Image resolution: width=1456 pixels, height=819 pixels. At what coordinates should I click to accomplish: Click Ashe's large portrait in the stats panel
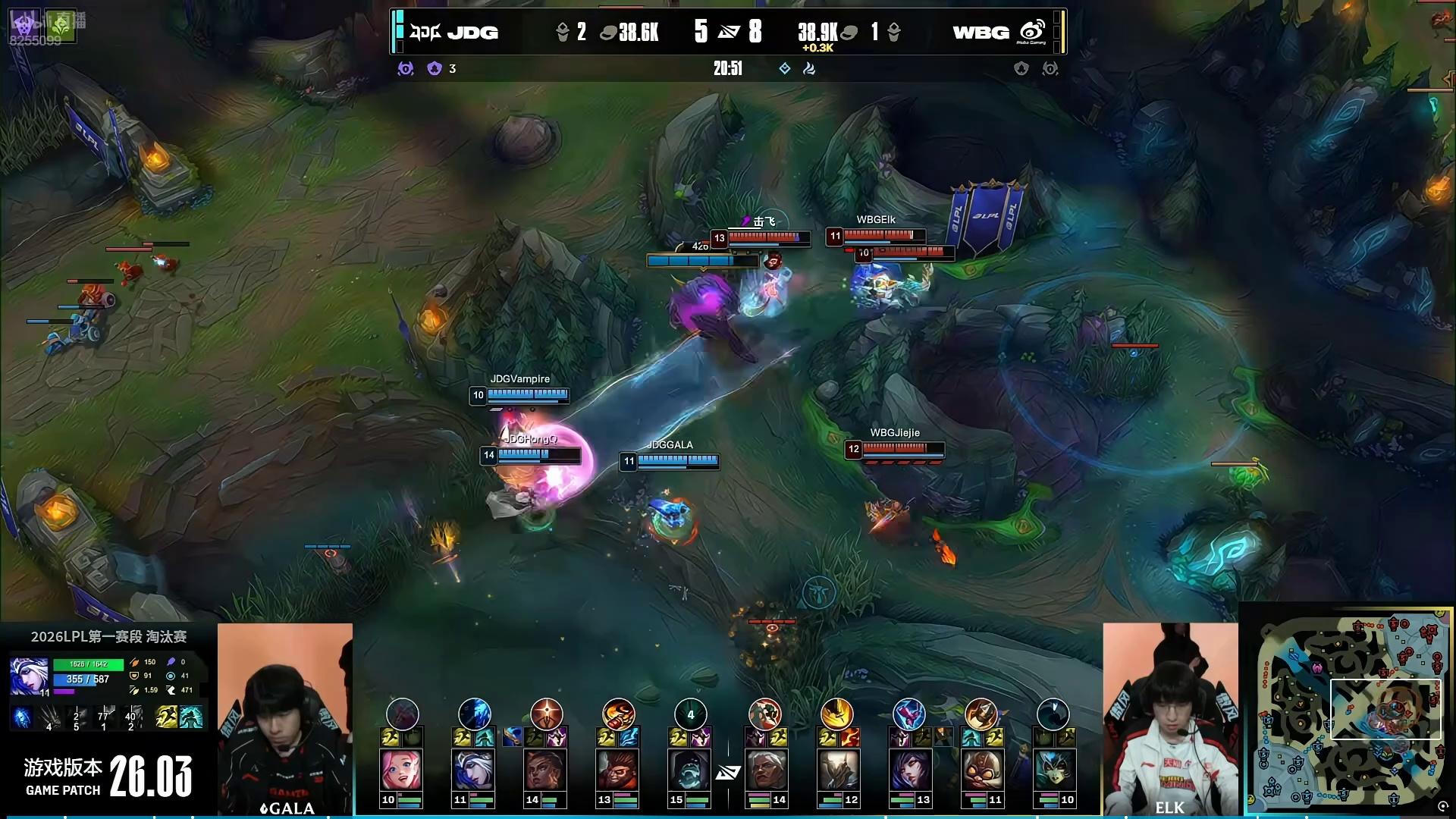click(x=29, y=676)
